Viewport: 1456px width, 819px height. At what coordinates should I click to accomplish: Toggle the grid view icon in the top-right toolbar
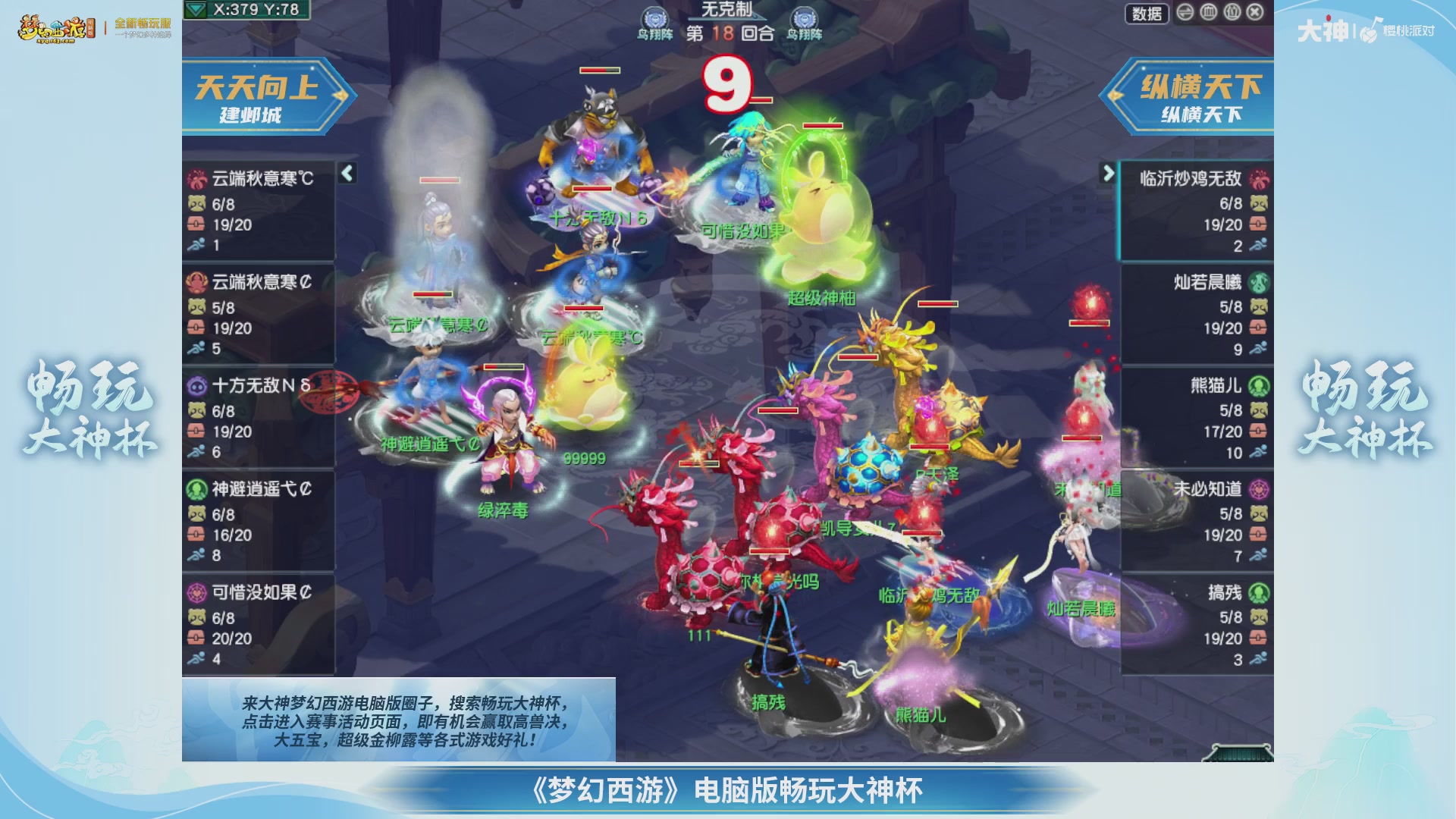(1207, 13)
